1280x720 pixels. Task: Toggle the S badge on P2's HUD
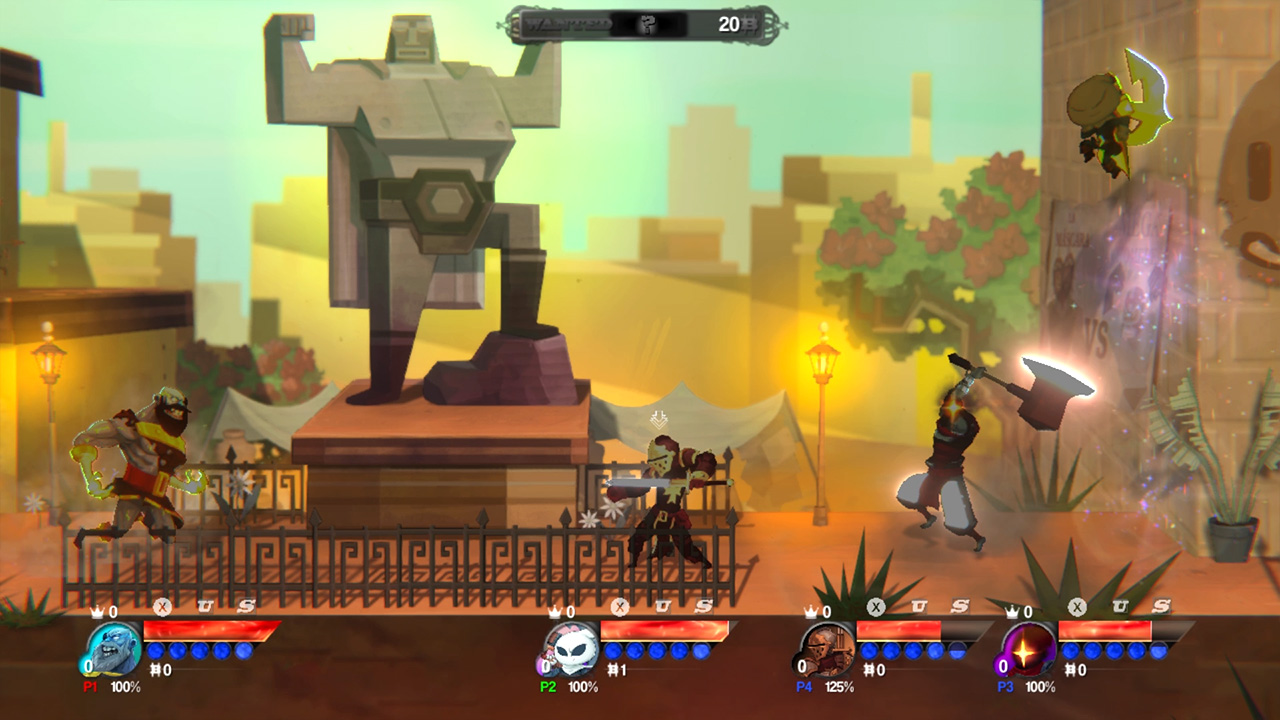pos(701,606)
